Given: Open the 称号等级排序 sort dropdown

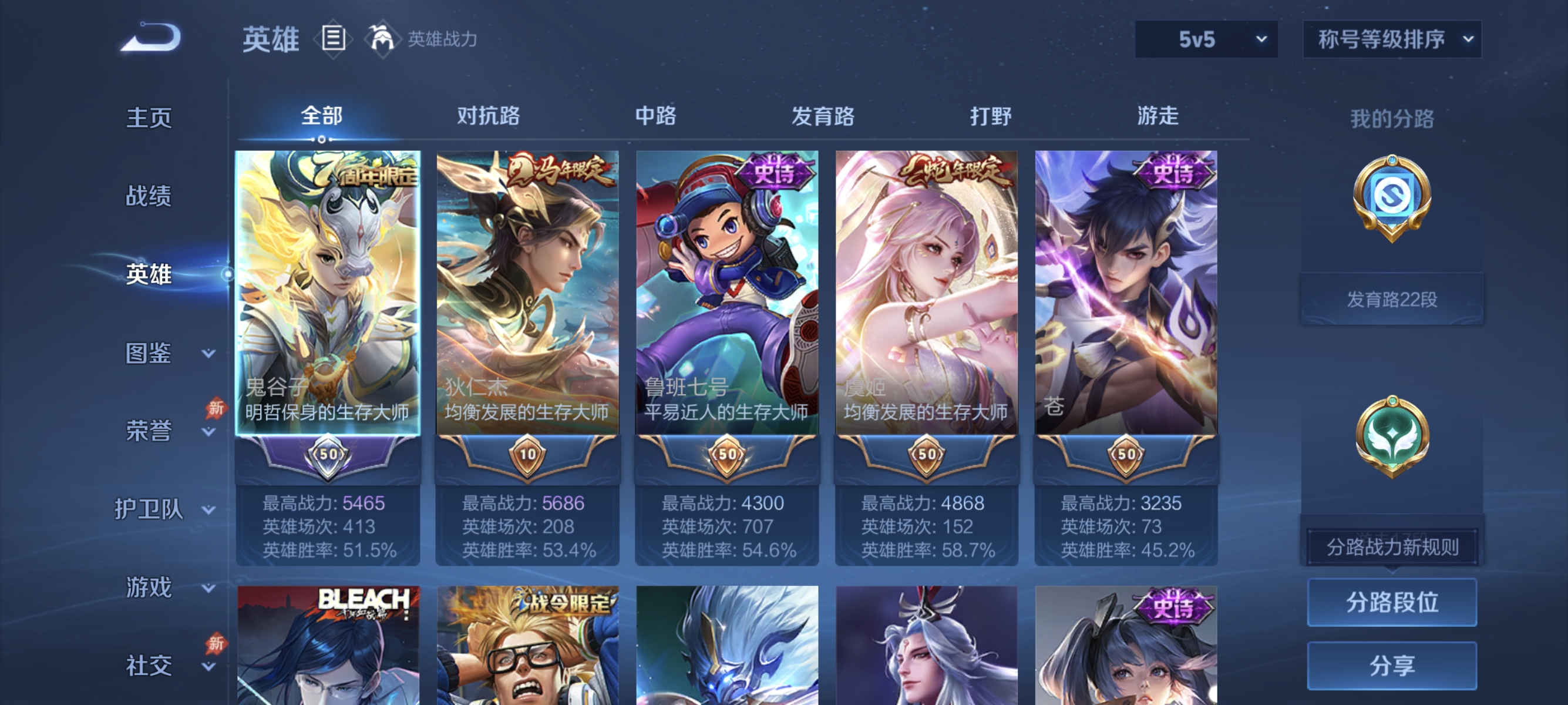Looking at the screenshot, I should click(1391, 38).
